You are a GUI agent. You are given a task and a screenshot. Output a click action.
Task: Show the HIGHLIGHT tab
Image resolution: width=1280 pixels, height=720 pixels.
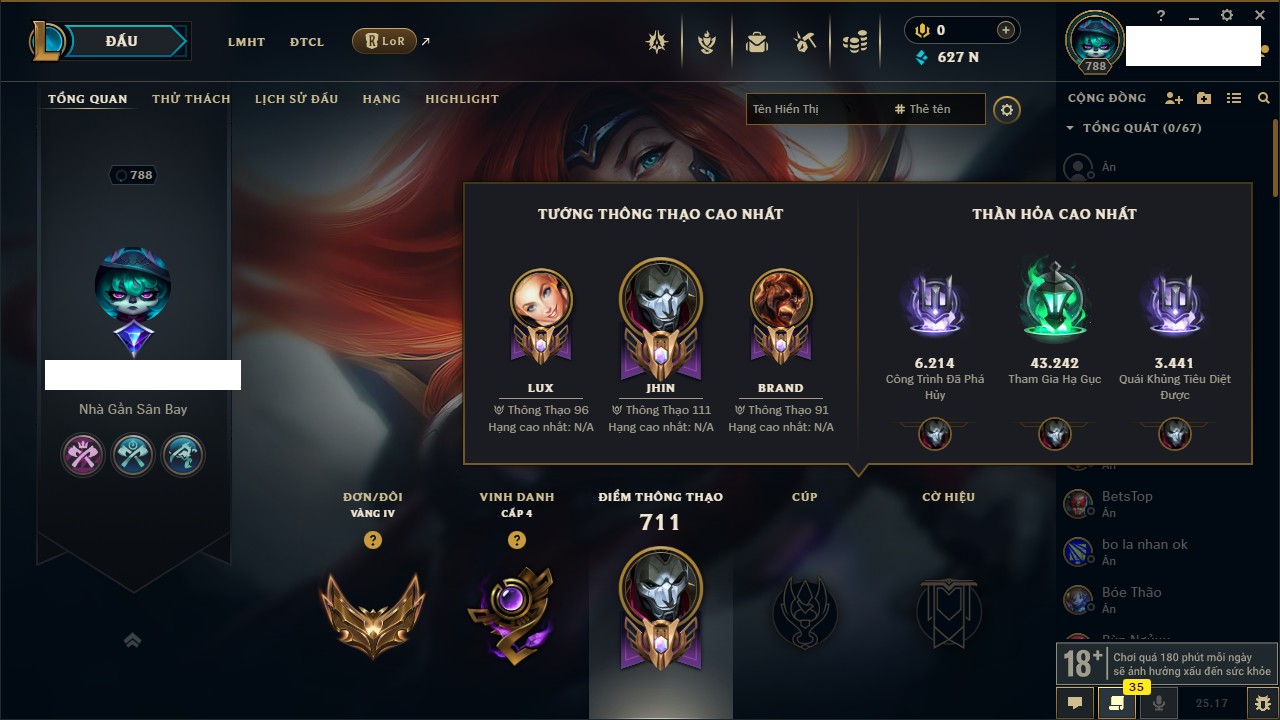pos(461,99)
